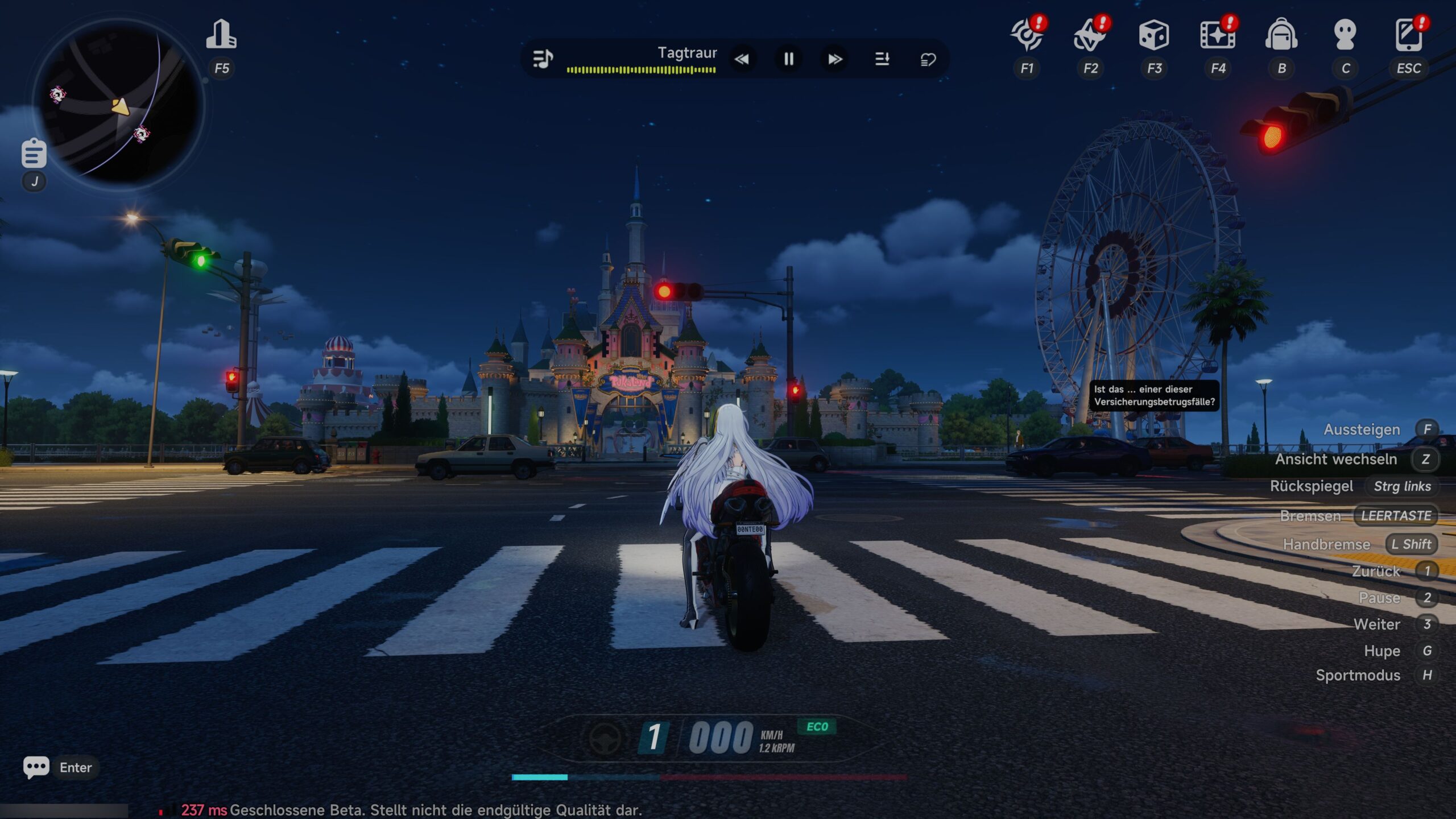1456x819 pixels.
Task: Open the film sparkle icon
Action: [x=1217, y=35]
